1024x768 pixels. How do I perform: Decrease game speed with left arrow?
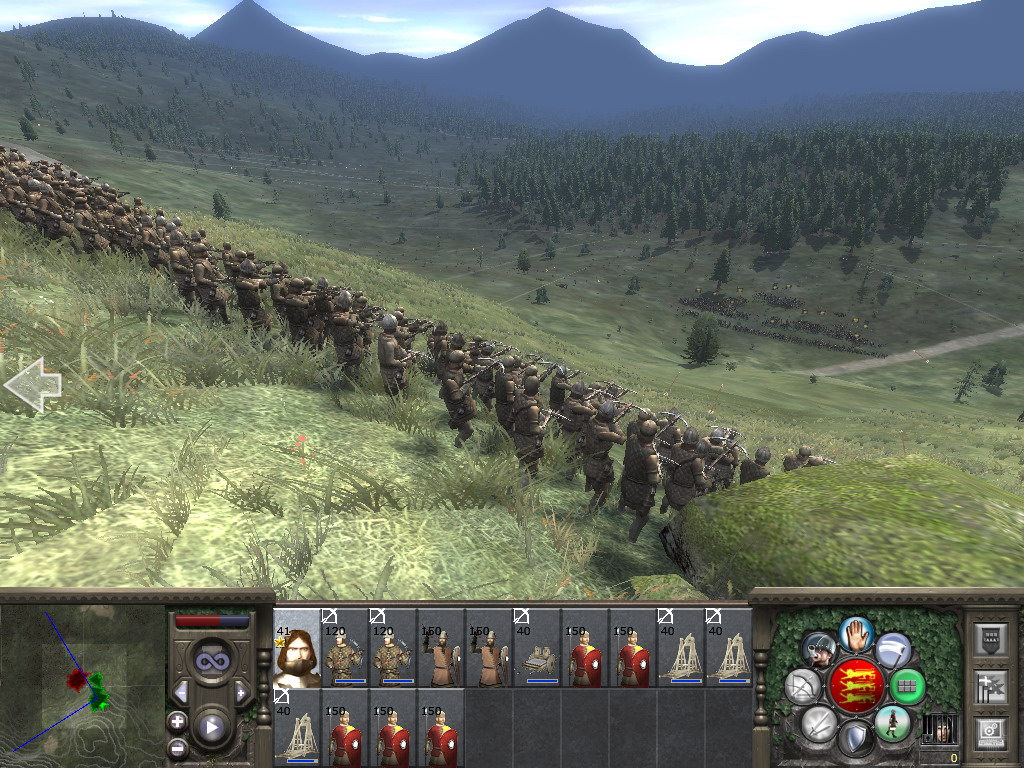[181, 692]
